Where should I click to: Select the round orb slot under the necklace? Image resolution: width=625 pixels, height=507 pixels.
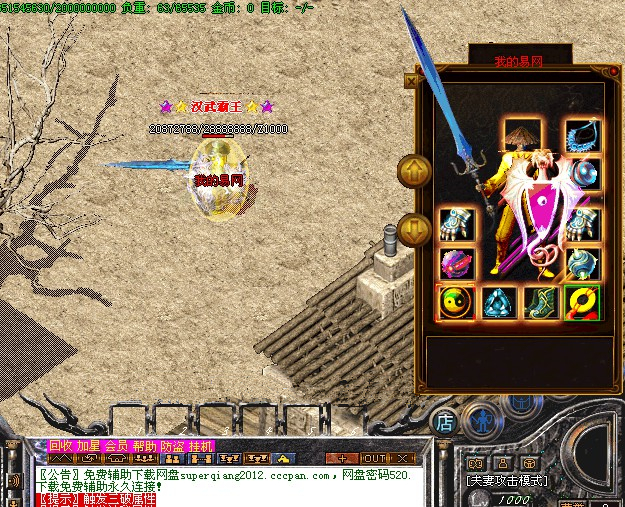point(584,175)
